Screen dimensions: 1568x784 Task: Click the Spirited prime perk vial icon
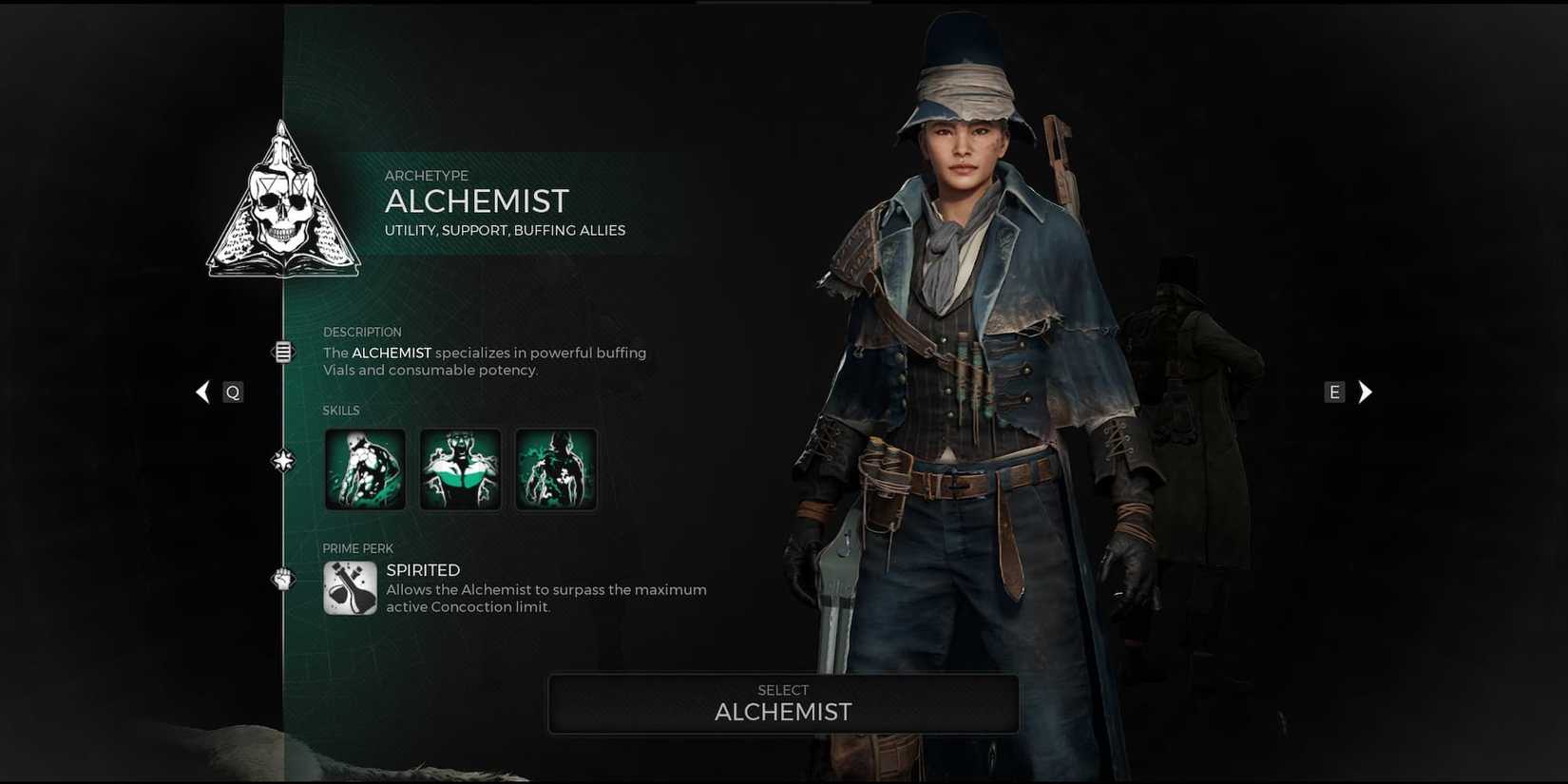click(x=350, y=587)
